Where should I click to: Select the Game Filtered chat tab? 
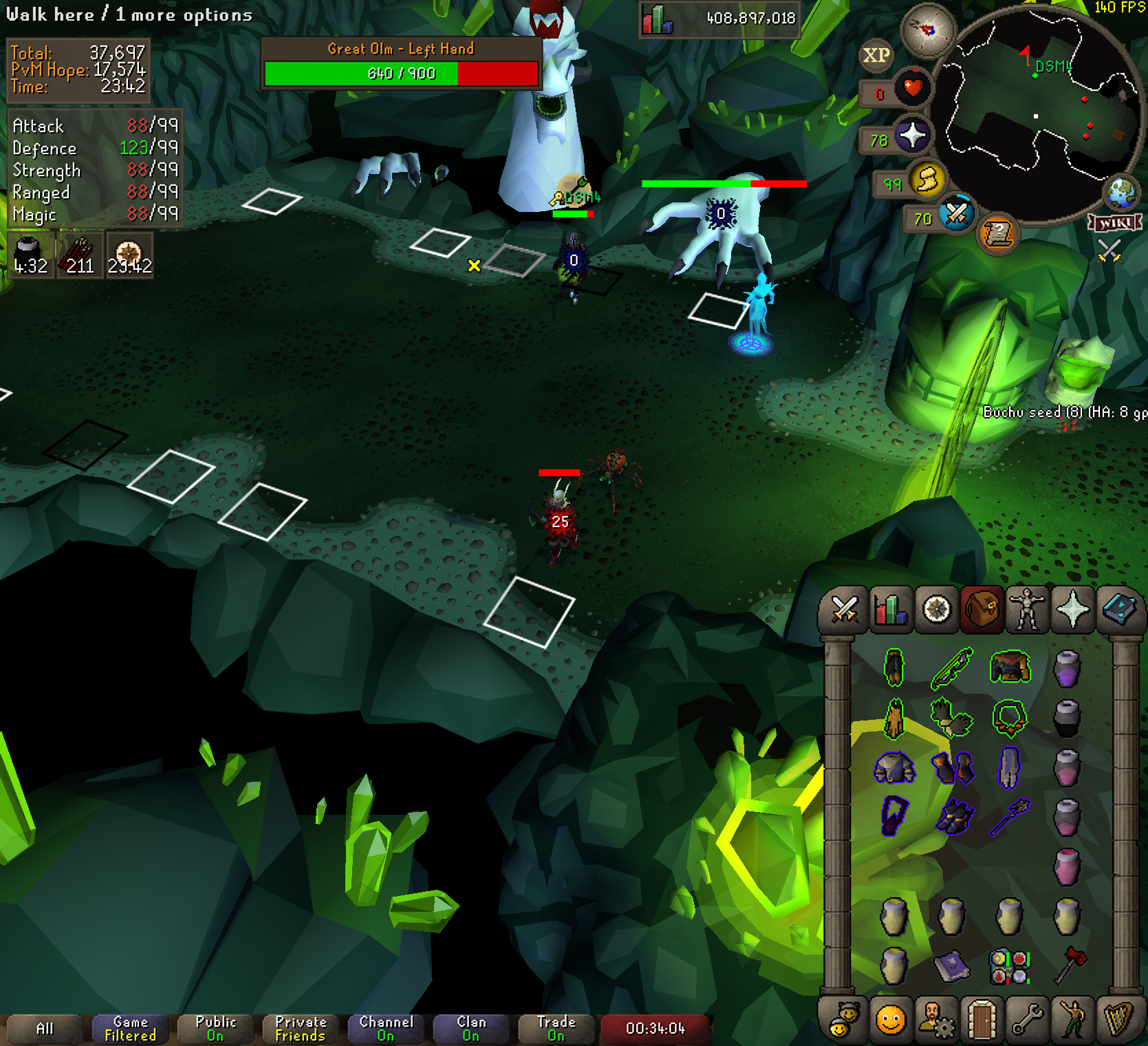131,1028
